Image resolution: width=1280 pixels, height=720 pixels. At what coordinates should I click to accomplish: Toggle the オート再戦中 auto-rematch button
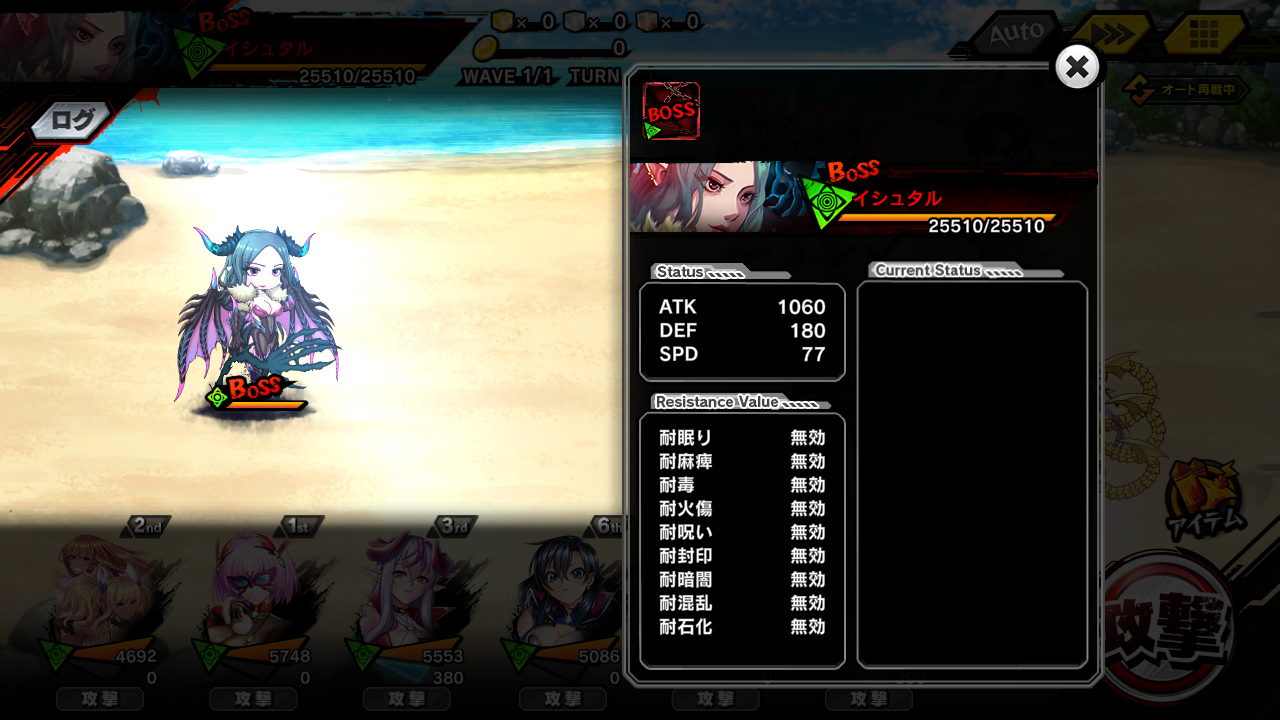1187,90
